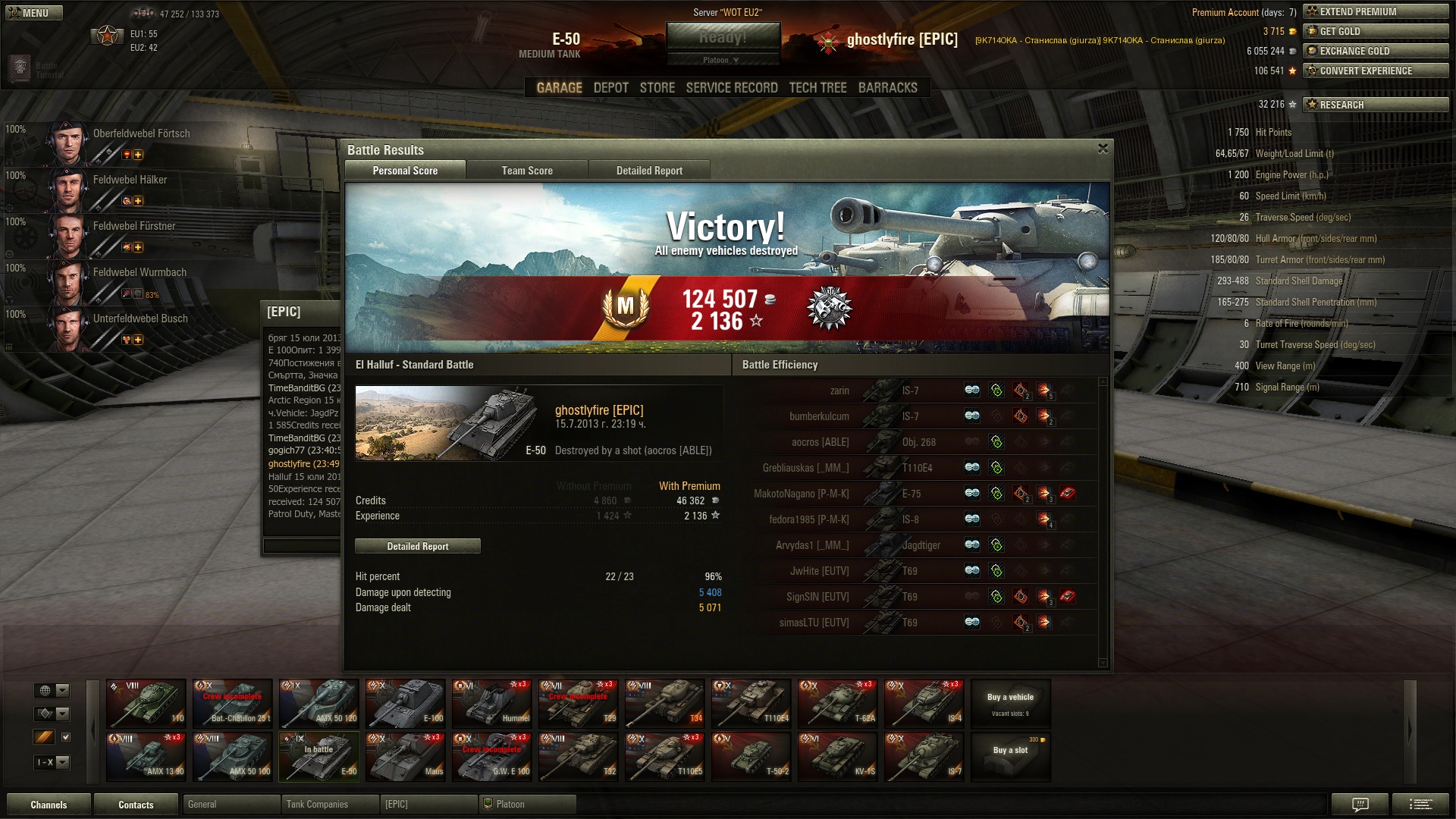The width and height of the screenshot is (1456, 819).
Task: Choose the Get Gold button
Action: [1375, 31]
